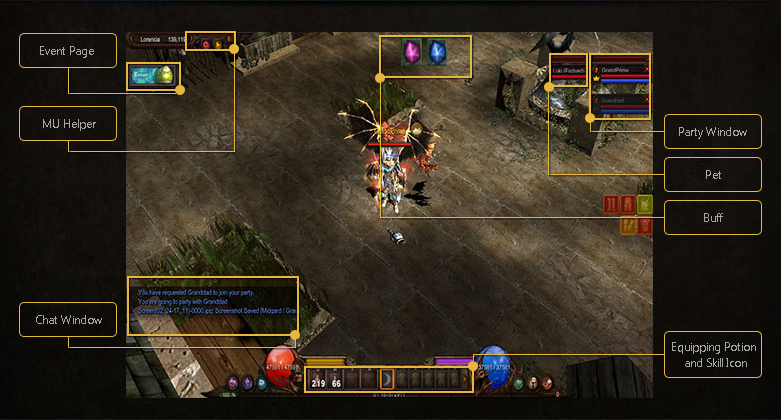The width and height of the screenshot is (781, 420).
Task: Use the potion slot showing 219
Action: 319,379
